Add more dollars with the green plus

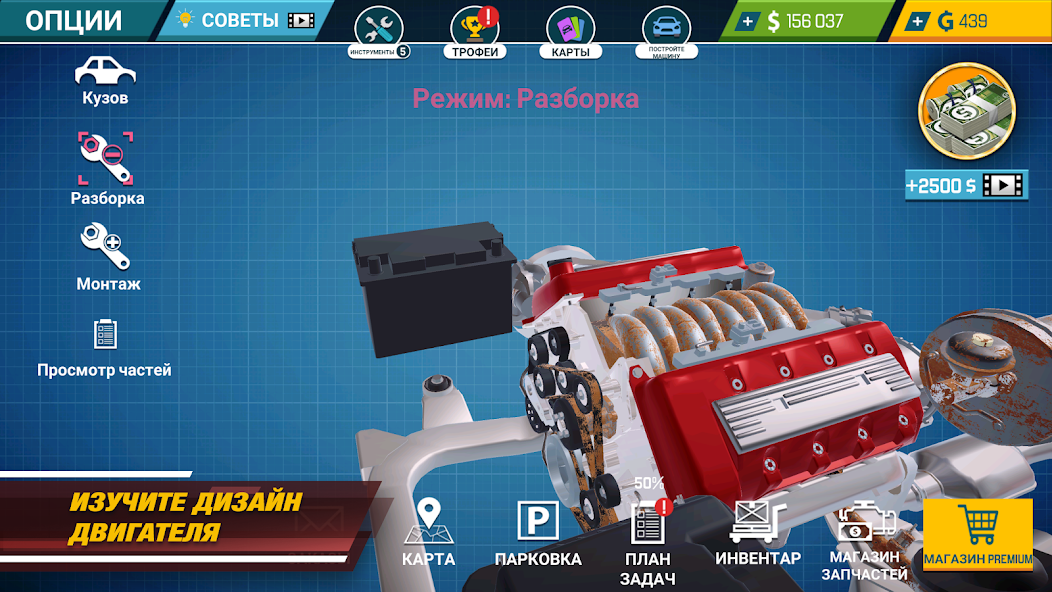click(748, 21)
